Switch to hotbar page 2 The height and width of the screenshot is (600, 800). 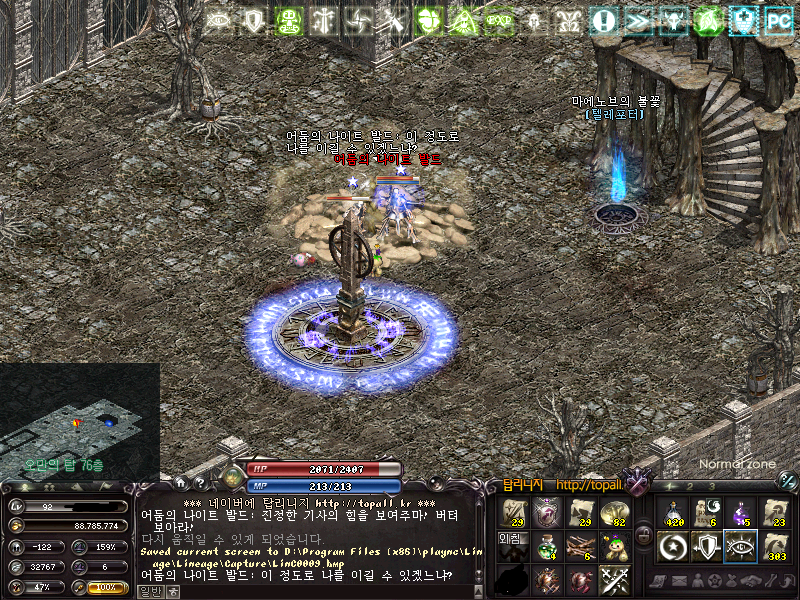pyautogui.click(x=688, y=486)
